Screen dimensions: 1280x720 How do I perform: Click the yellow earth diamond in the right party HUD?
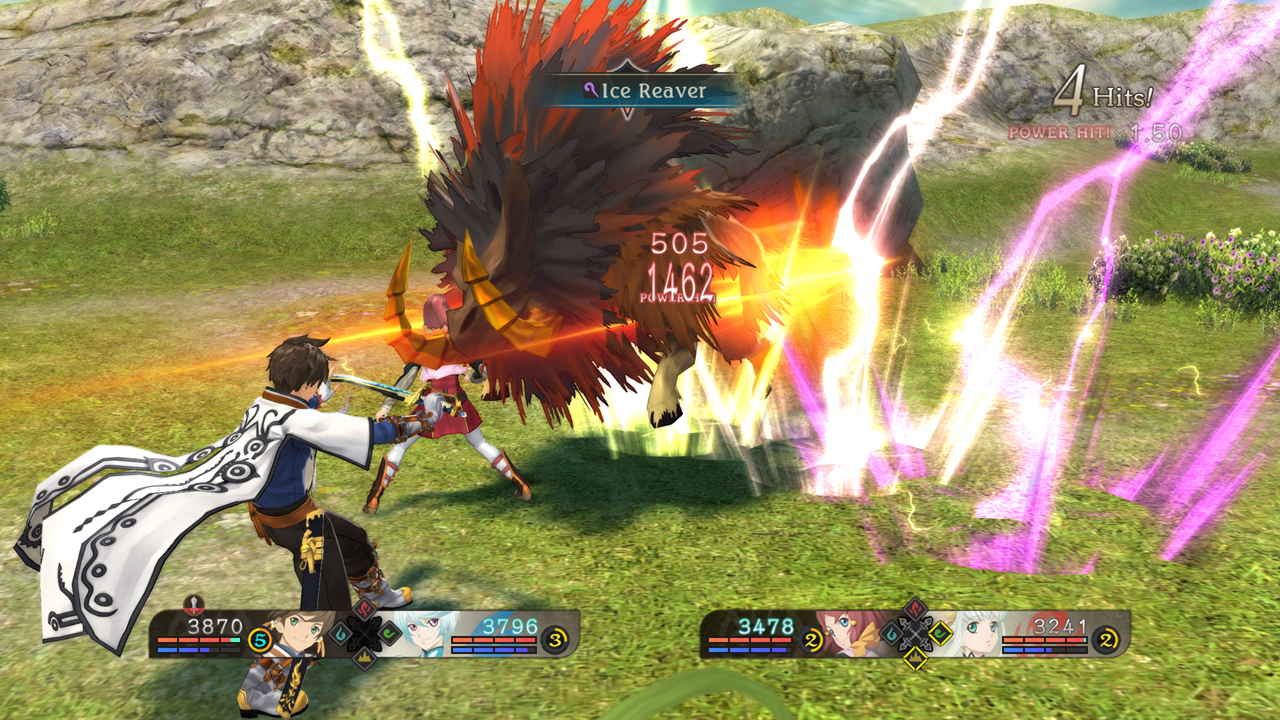(915, 658)
